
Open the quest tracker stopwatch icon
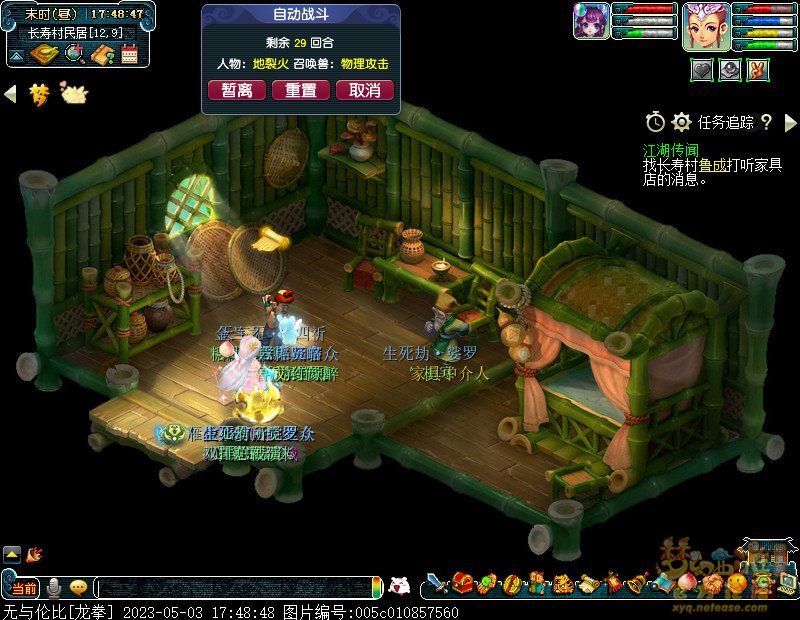[655, 122]
